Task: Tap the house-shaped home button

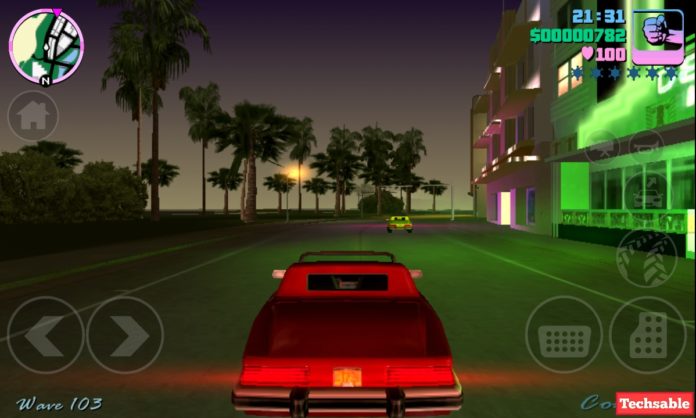Action: coord(33,116)
